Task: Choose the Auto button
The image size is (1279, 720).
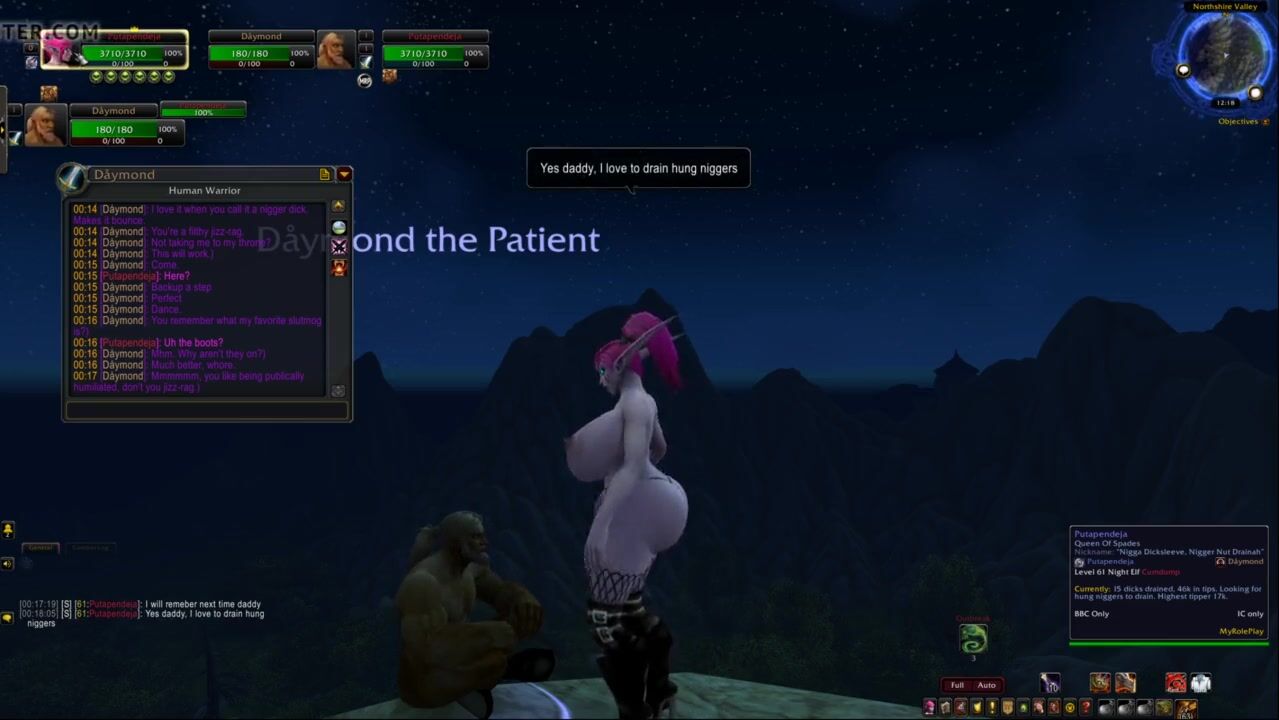Action: (986, 685)
